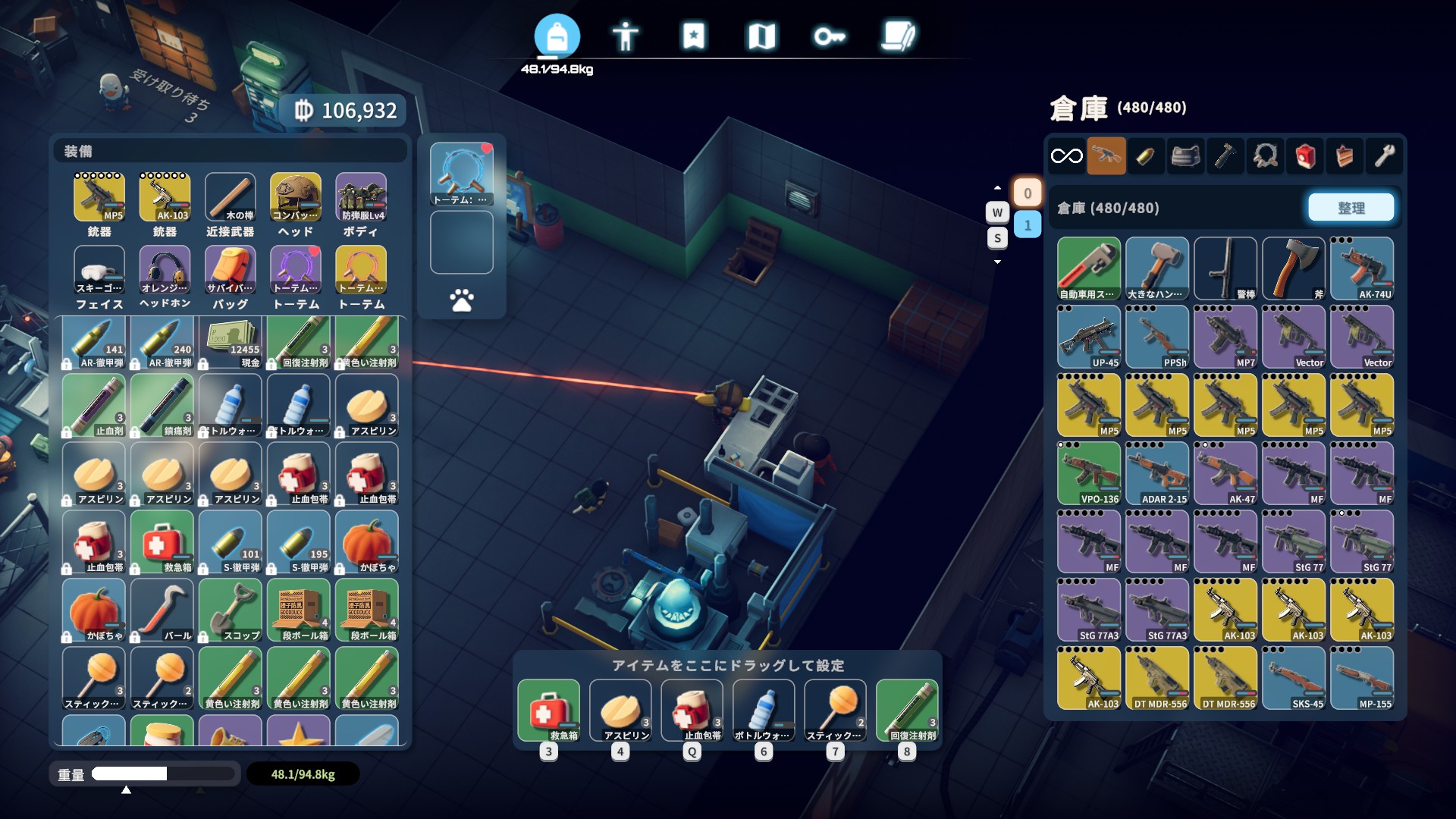Select the equipped AK-103 weapon slot
Image resolution: width=1456 pixels, height=819 pixels.
[165, 197]
